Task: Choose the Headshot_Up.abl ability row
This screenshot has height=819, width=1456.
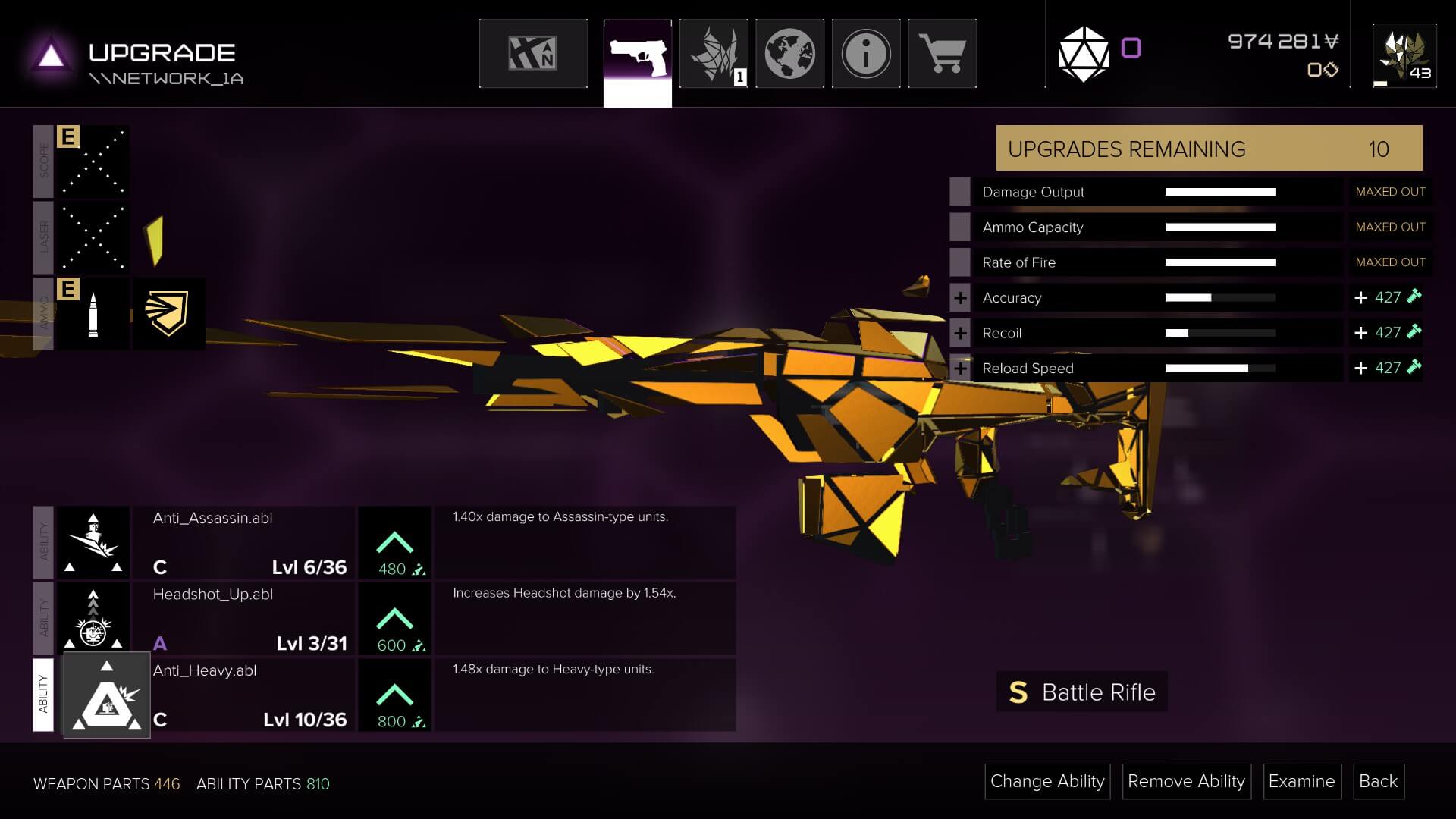Action: point(243,618)
